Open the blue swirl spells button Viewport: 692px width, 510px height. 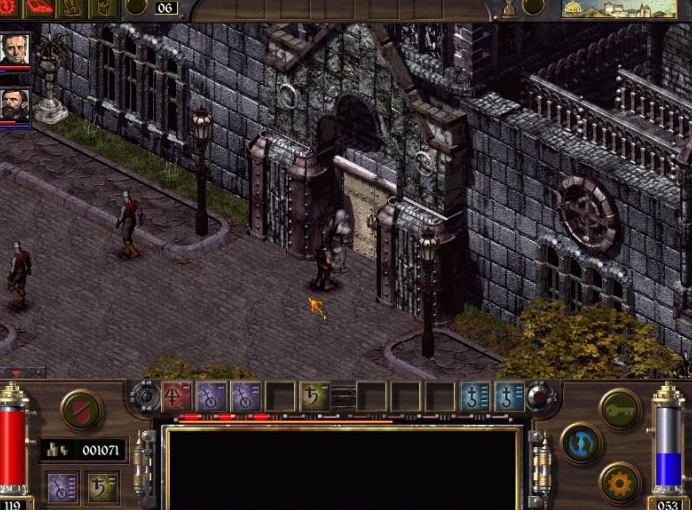tap(581, 443)
